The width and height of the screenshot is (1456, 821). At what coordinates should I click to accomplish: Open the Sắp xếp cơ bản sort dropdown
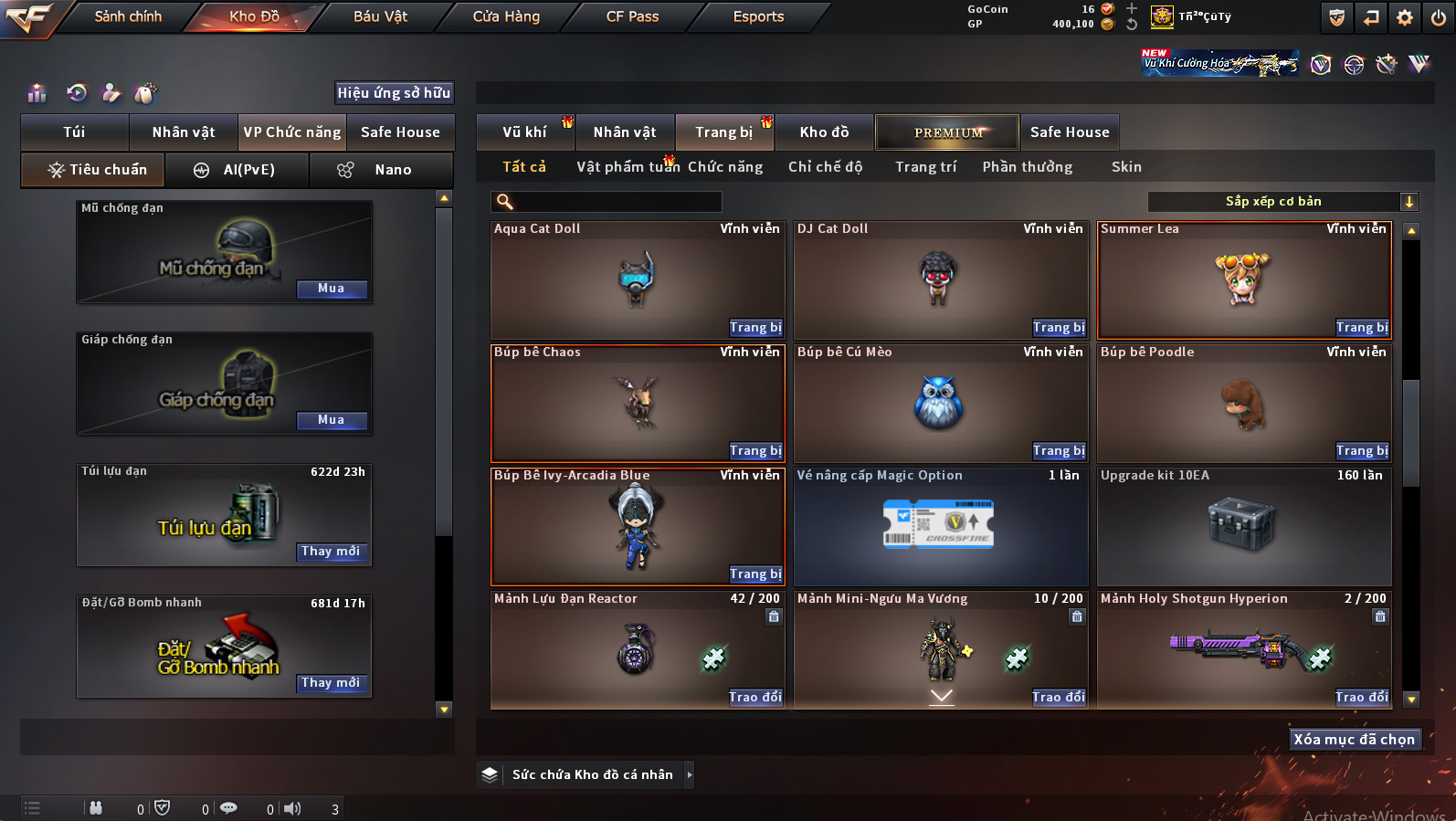[x=1282, y=202]
